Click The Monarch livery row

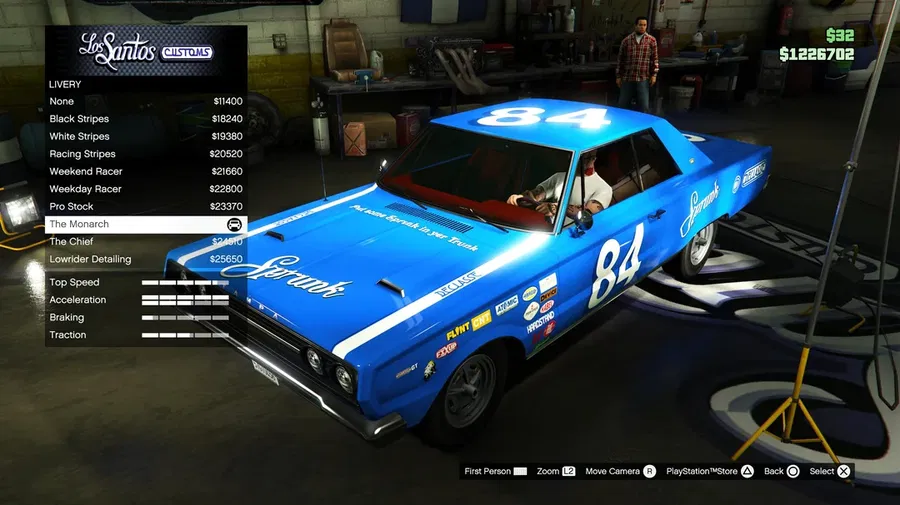(145, 224)
